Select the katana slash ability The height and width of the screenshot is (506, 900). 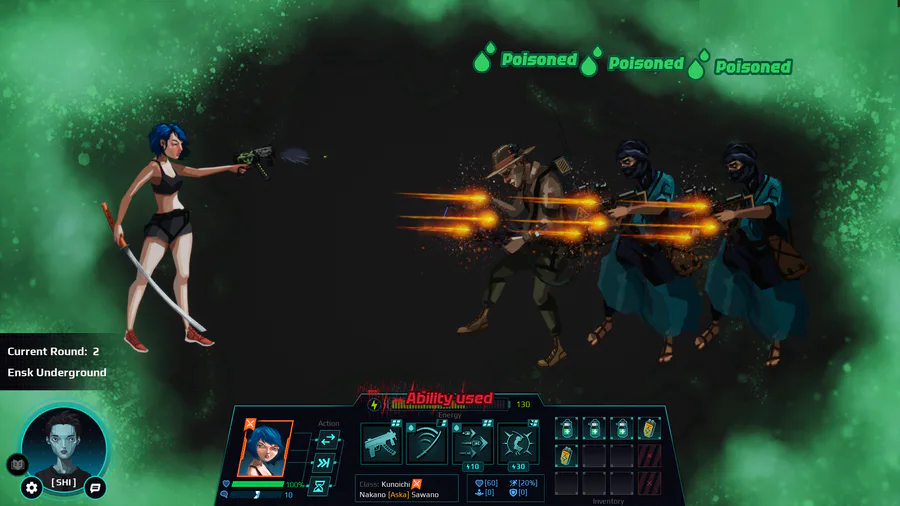(427, 443)
